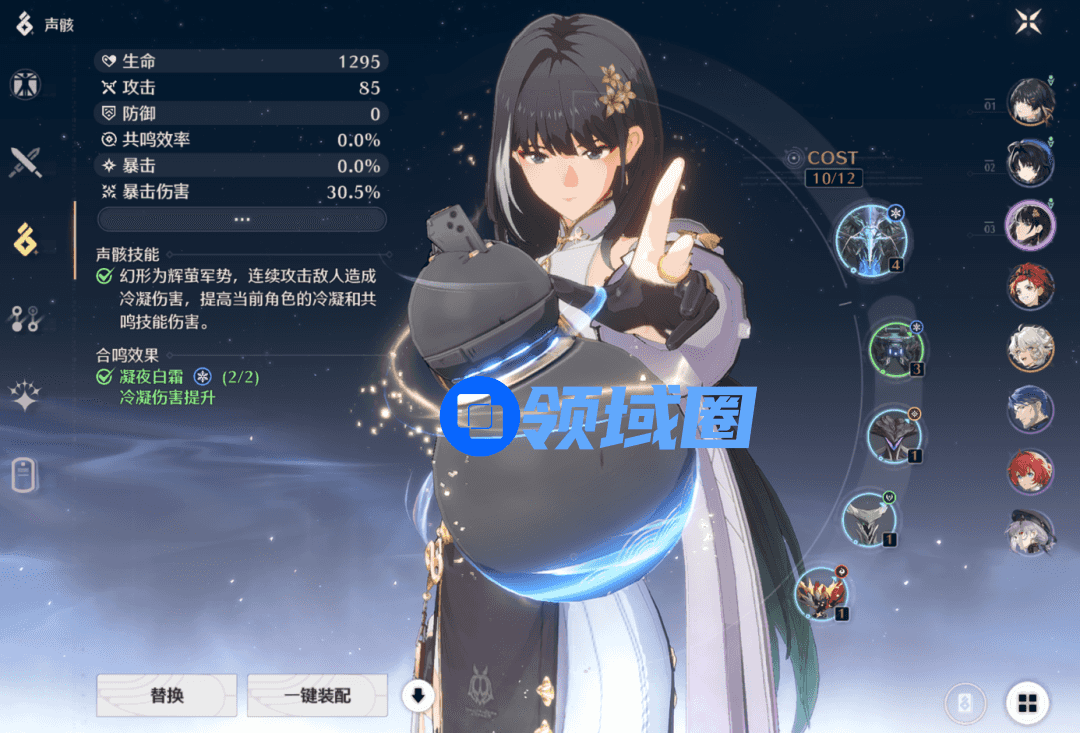Select the cost 4 echo slot

(869, 236)
